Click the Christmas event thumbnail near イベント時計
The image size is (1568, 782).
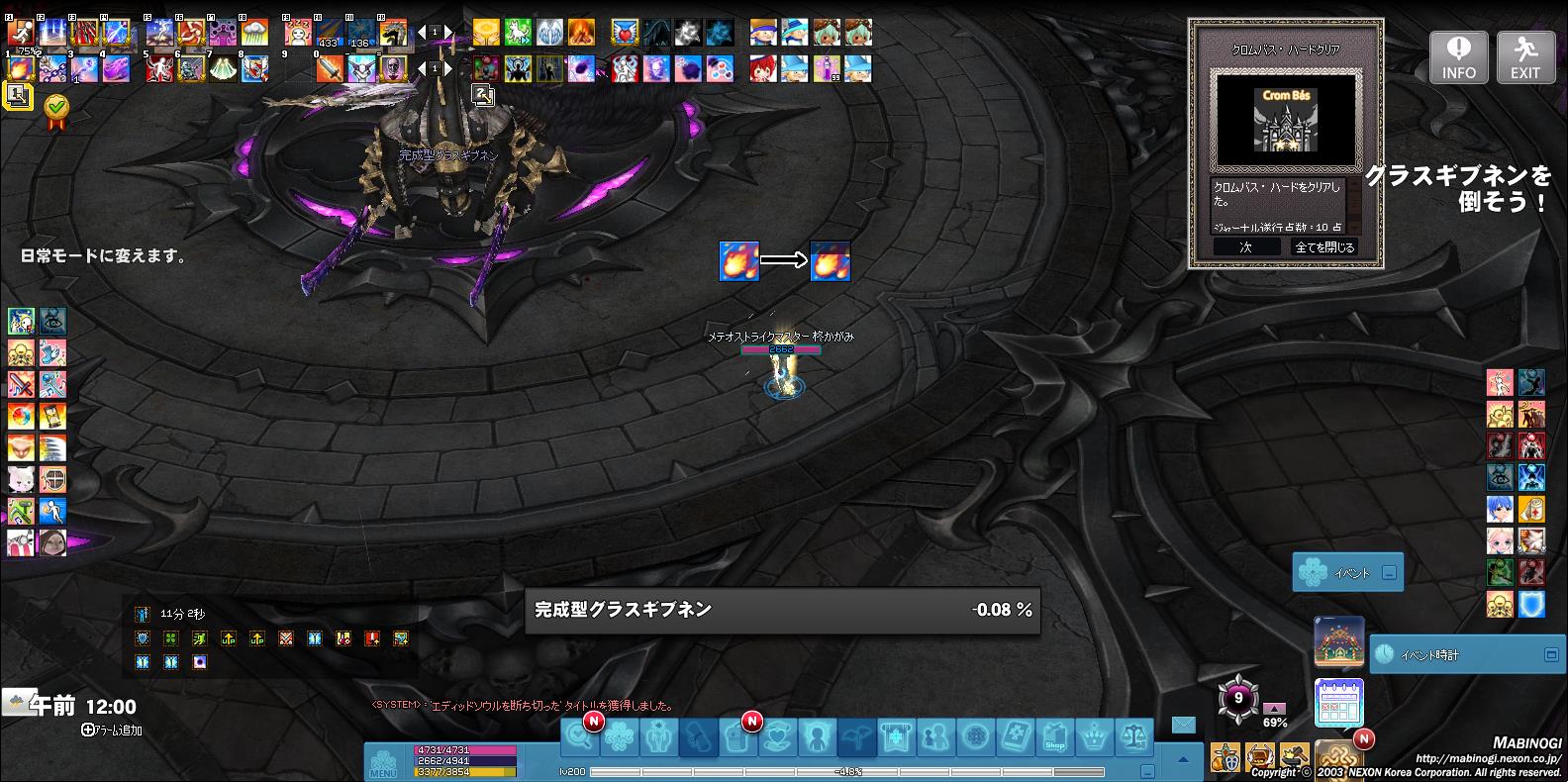pyautogui.click(x=1338, y=642)
